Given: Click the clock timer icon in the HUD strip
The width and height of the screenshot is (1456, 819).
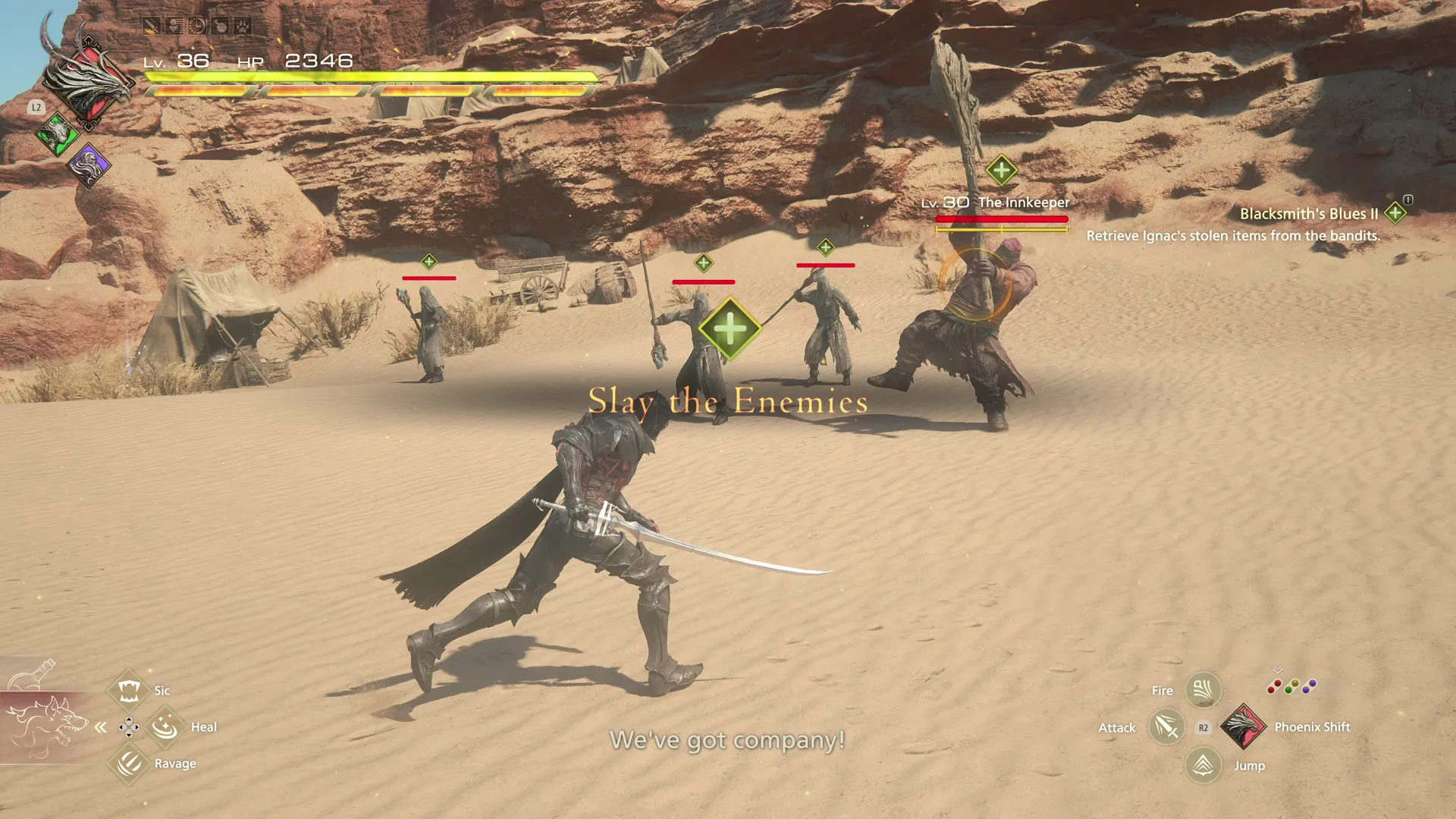Looking at the screenshot, I should point(196,27).
